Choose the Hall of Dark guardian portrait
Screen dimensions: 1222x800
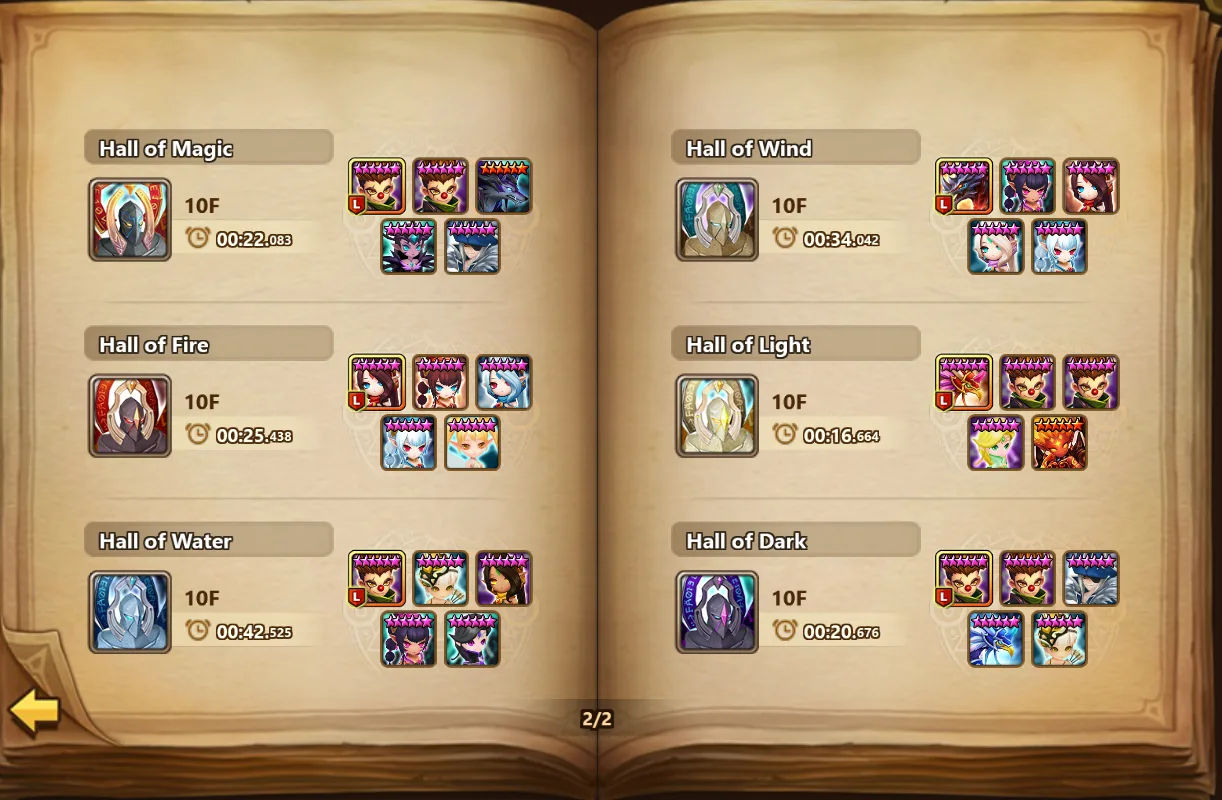point(717,612)
